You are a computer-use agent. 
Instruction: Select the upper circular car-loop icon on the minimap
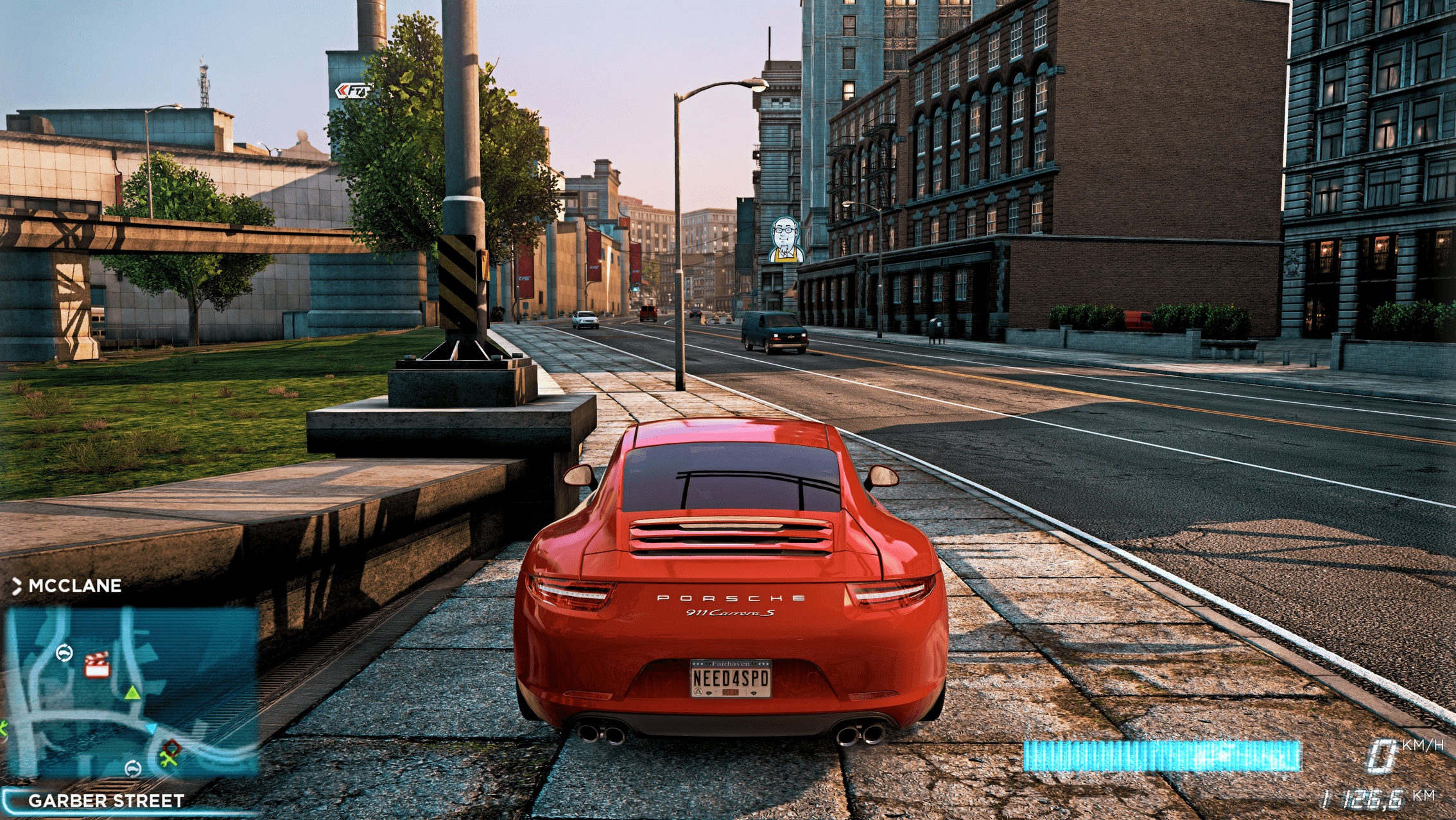pyautogui.click(x=64, y=651)
